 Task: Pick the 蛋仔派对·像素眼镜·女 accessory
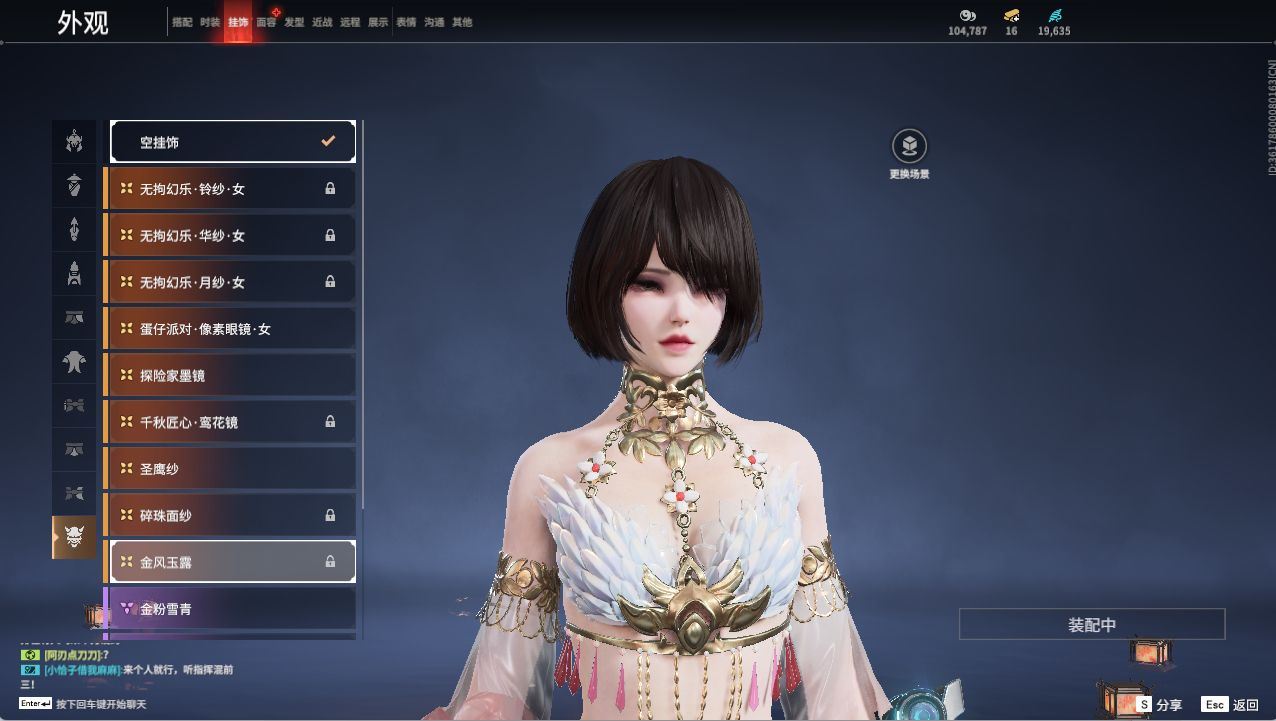(232, 329)
